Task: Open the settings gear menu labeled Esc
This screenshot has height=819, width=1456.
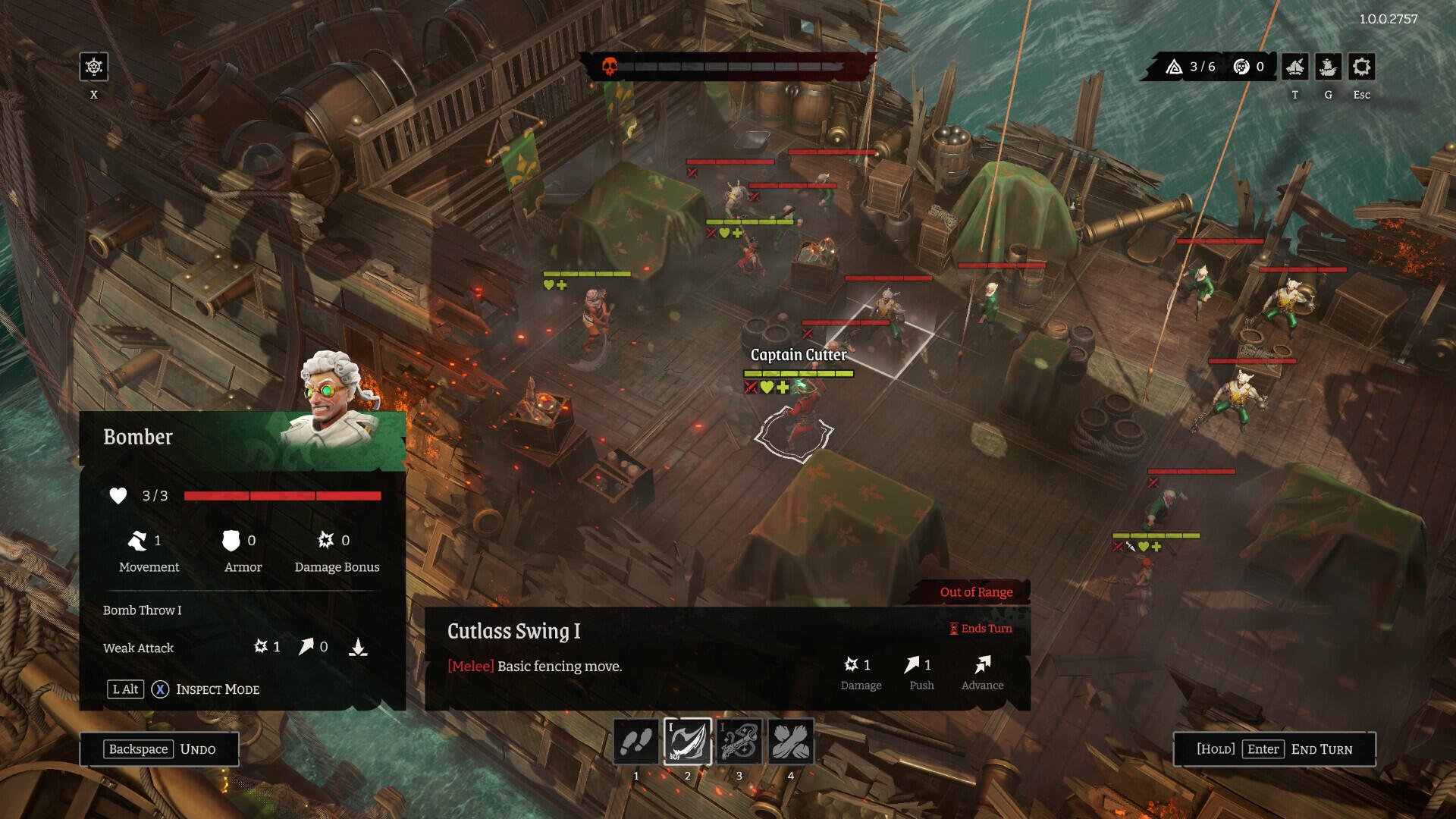Action: click(x=1361, y=67)
